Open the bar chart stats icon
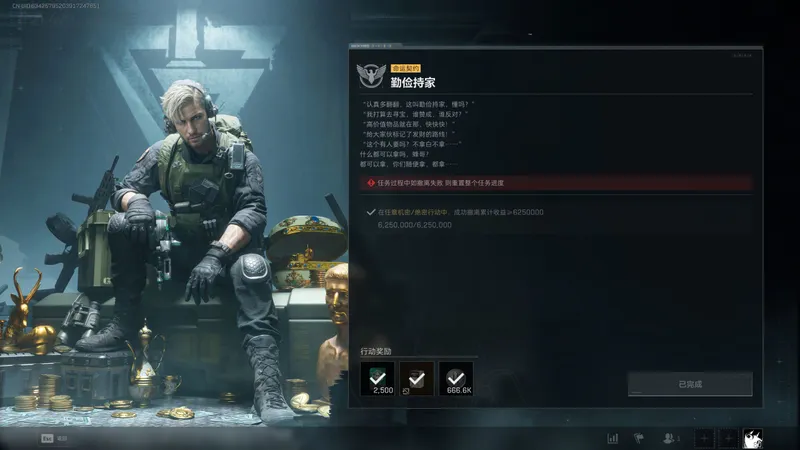Image resolution: width=800 pixels, height=450 pixels. [x=612, y=438]
